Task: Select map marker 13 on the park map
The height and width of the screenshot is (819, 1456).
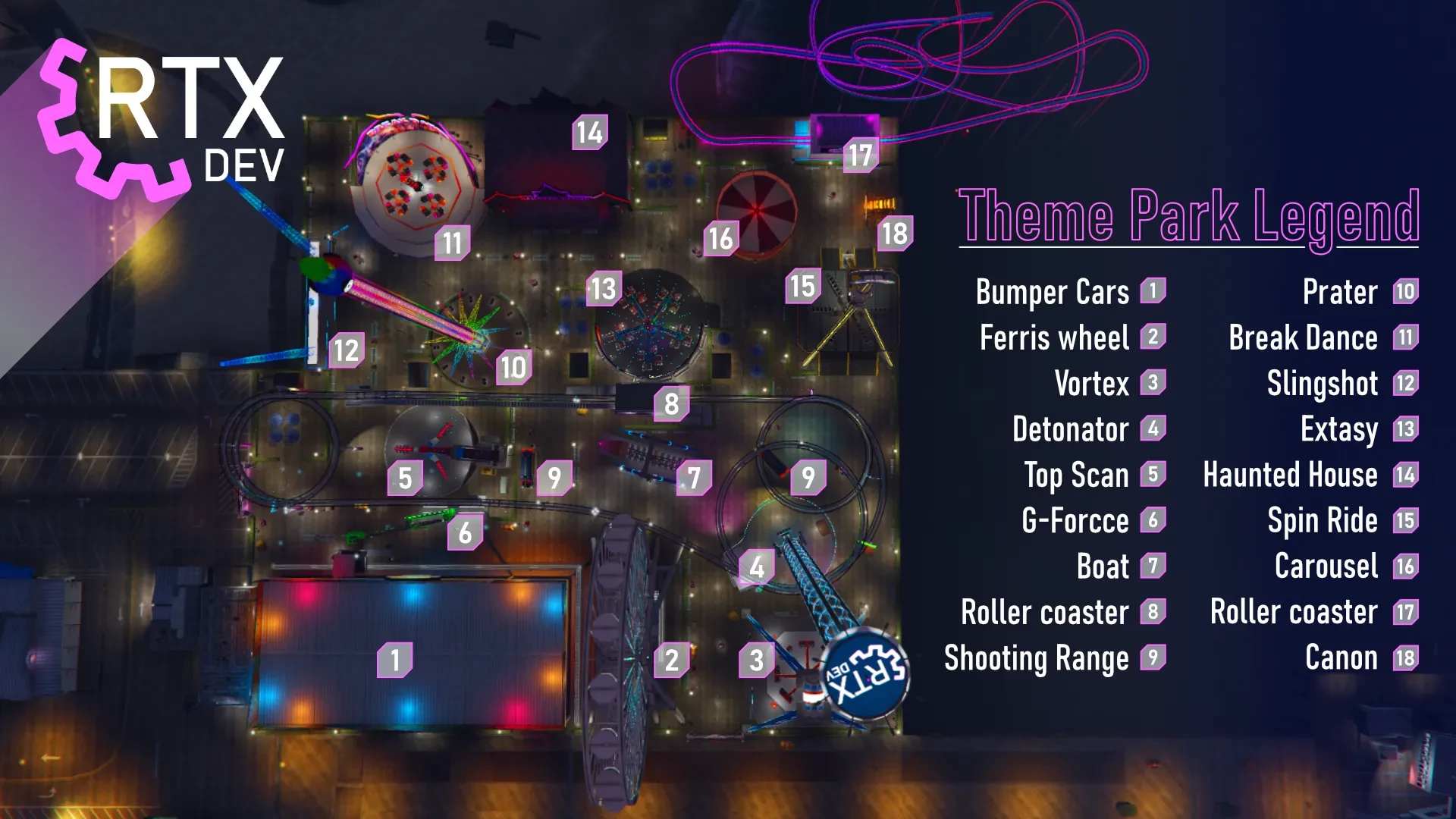Action: click(x=604, y=288)
